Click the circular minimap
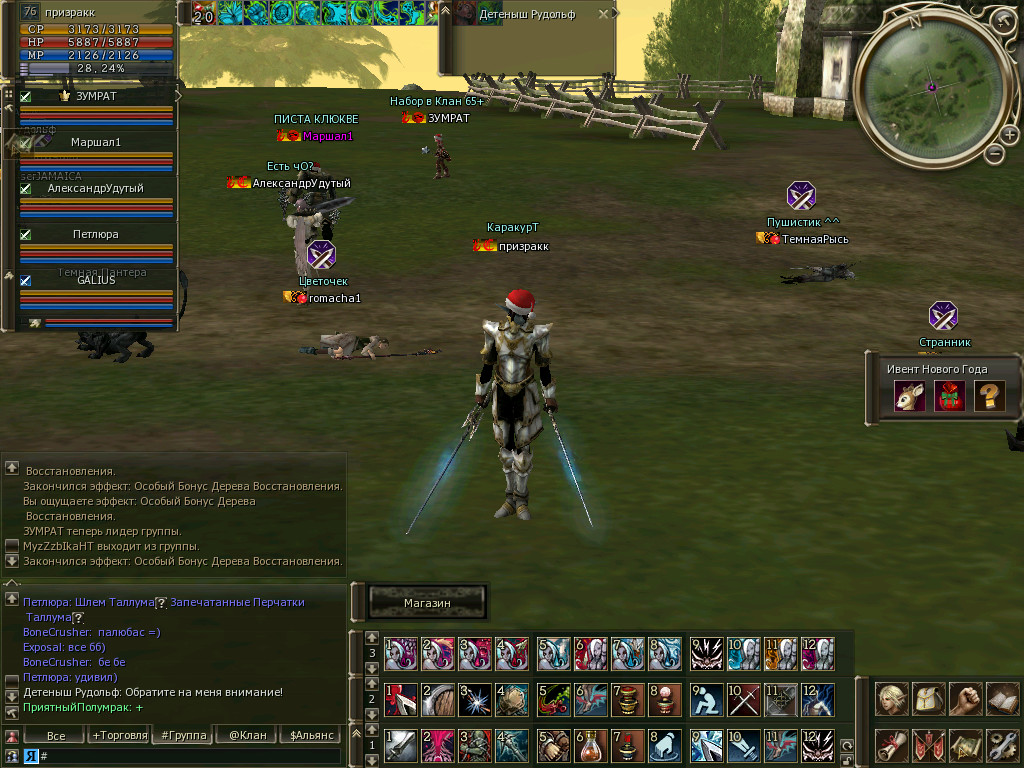The image size is (1024, 768). pyautogui.click(x=931, y=87)
